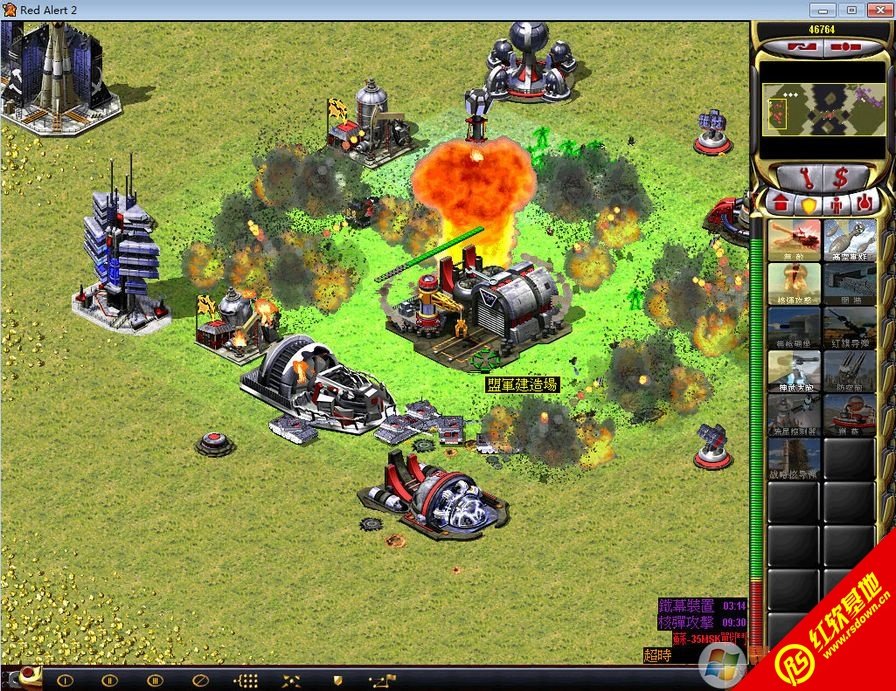This screenshot has width=896, height=691.
Task: Choose the falling bombs support power icon
Action: tap(850, 238)
